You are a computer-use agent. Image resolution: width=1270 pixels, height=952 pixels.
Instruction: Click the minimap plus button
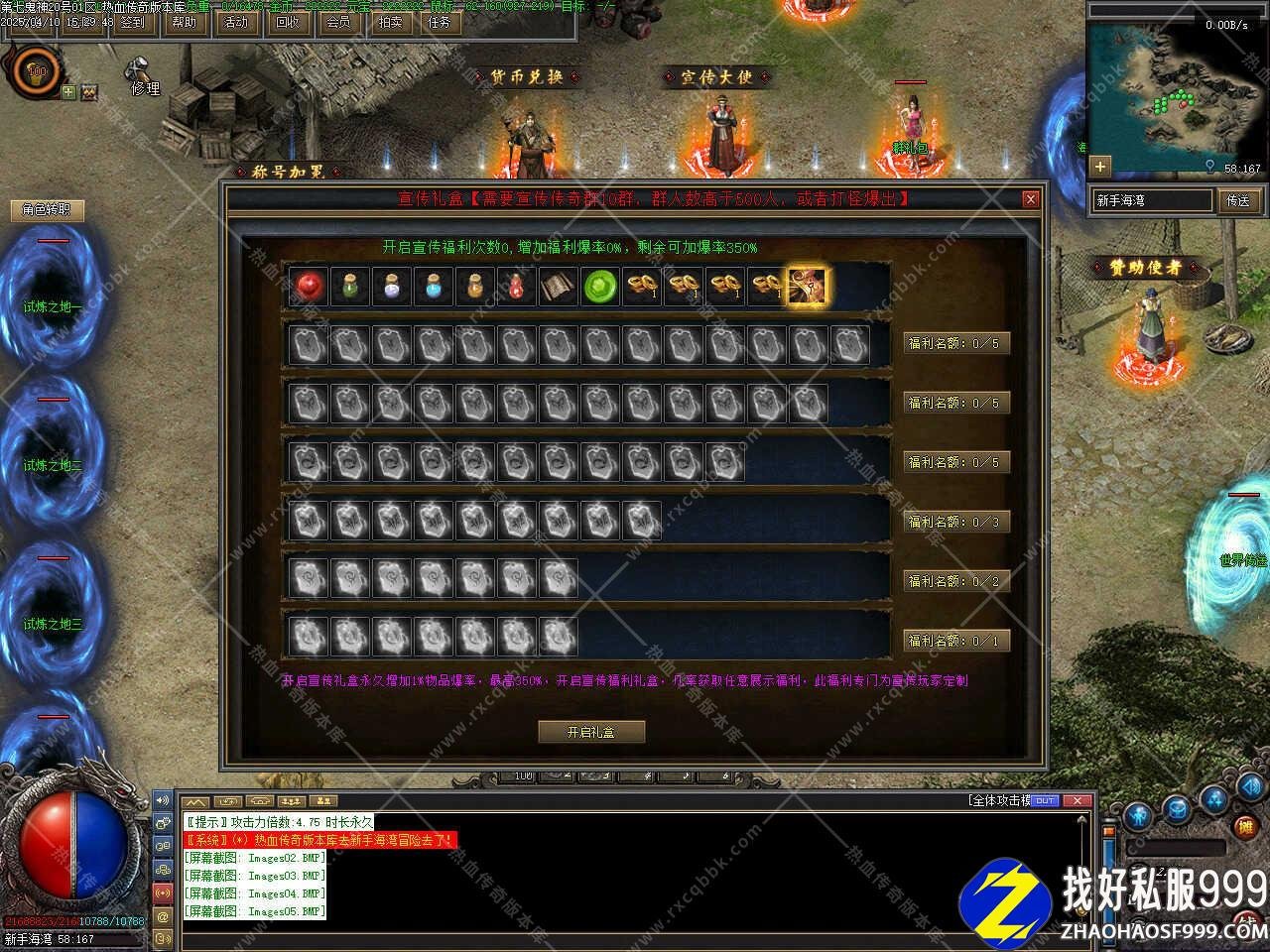(1099, 166)
